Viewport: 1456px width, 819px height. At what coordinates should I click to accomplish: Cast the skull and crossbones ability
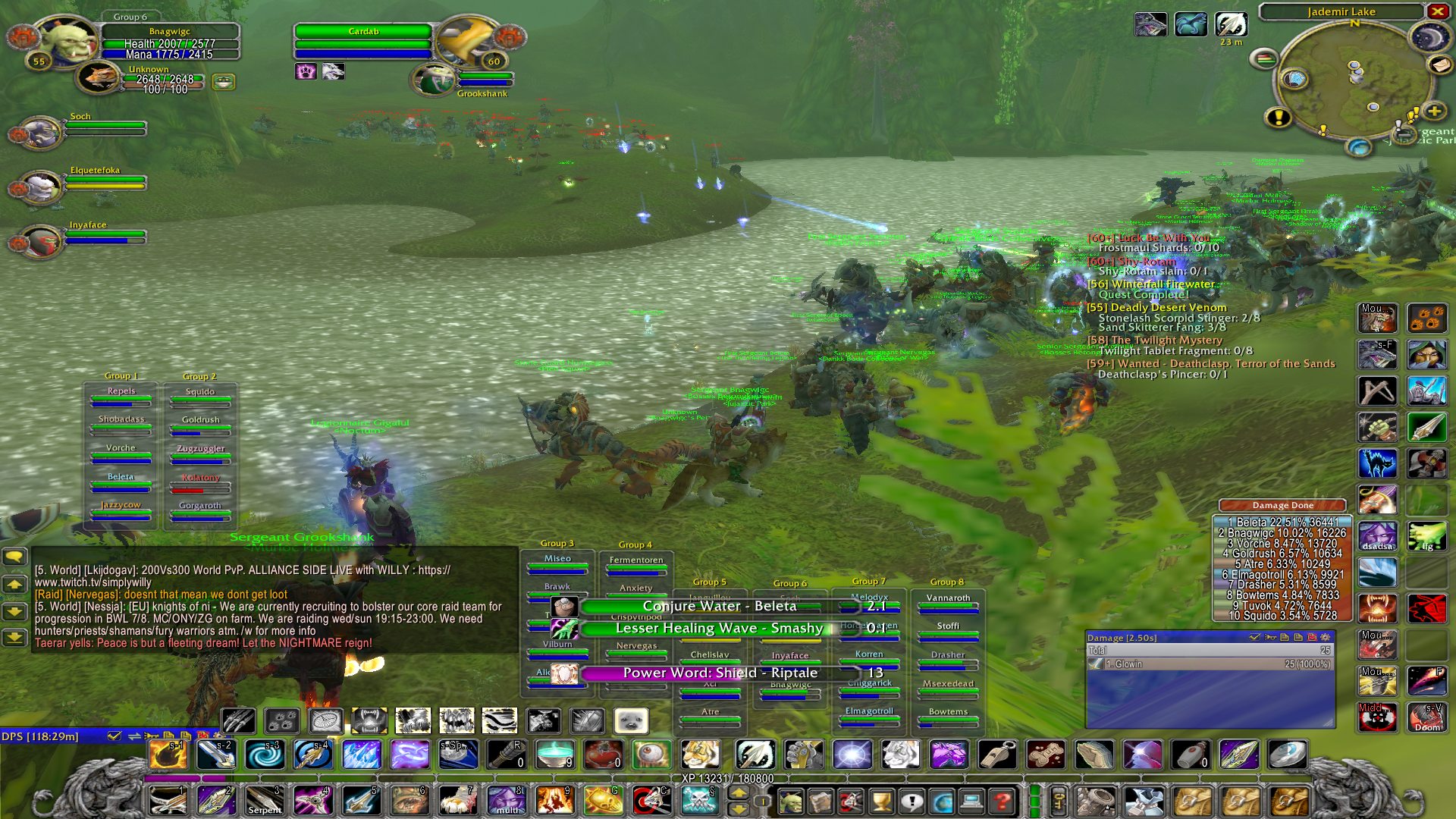(x=698, y=801)
